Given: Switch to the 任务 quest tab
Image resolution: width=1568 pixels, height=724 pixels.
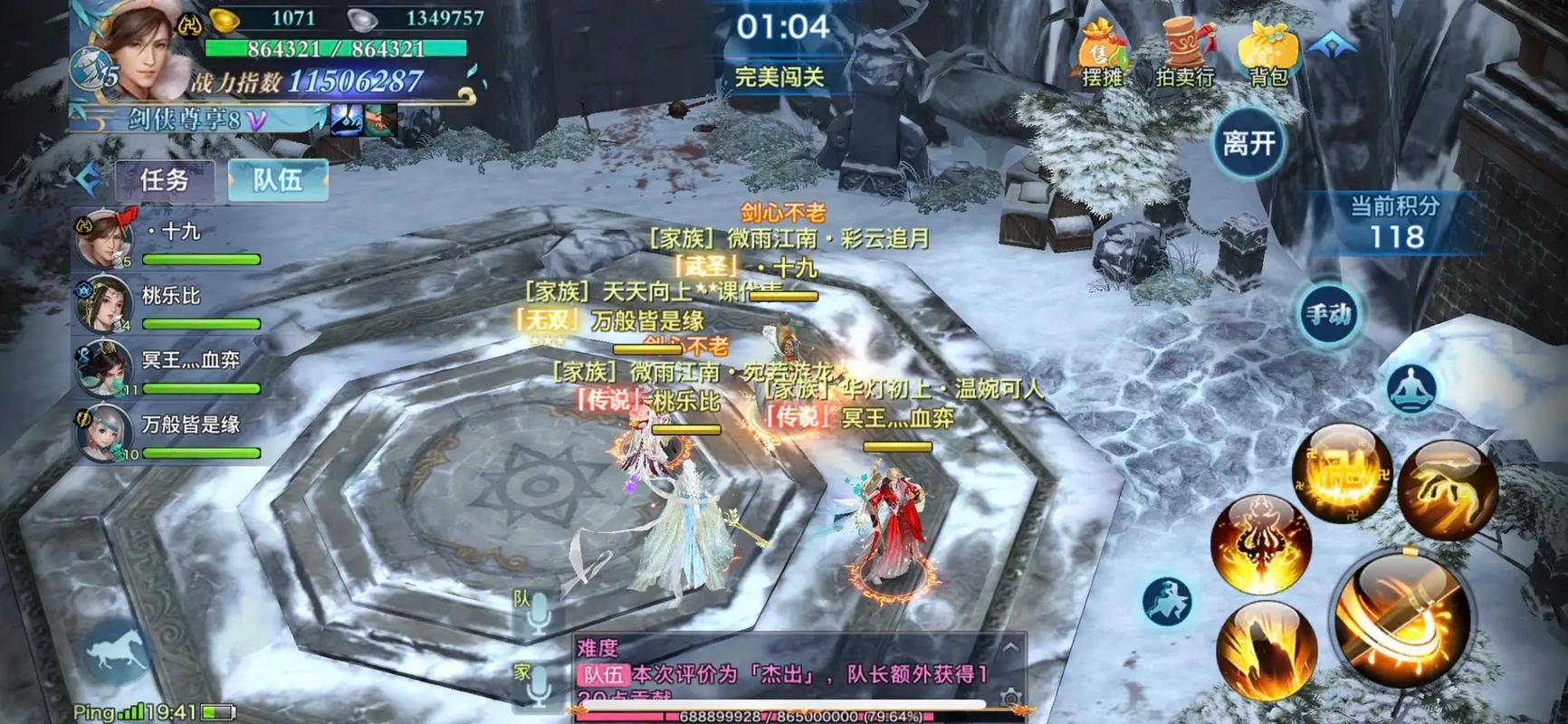Looking at the screenshot, I should pos(165,180).
